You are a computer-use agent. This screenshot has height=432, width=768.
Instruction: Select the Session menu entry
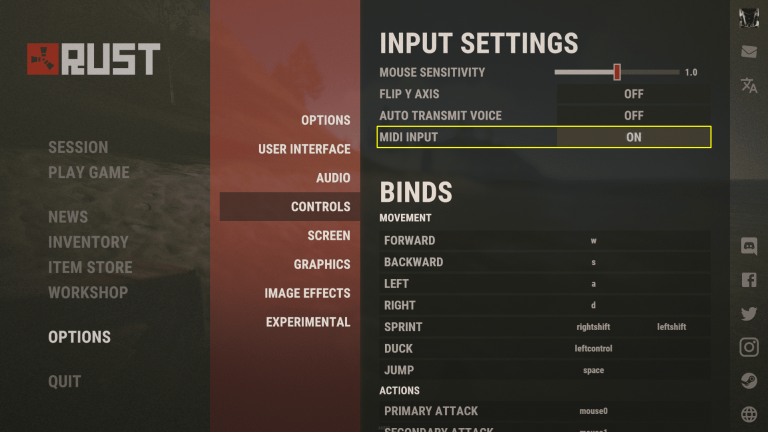pyautogui.click(x=78, y=147)
